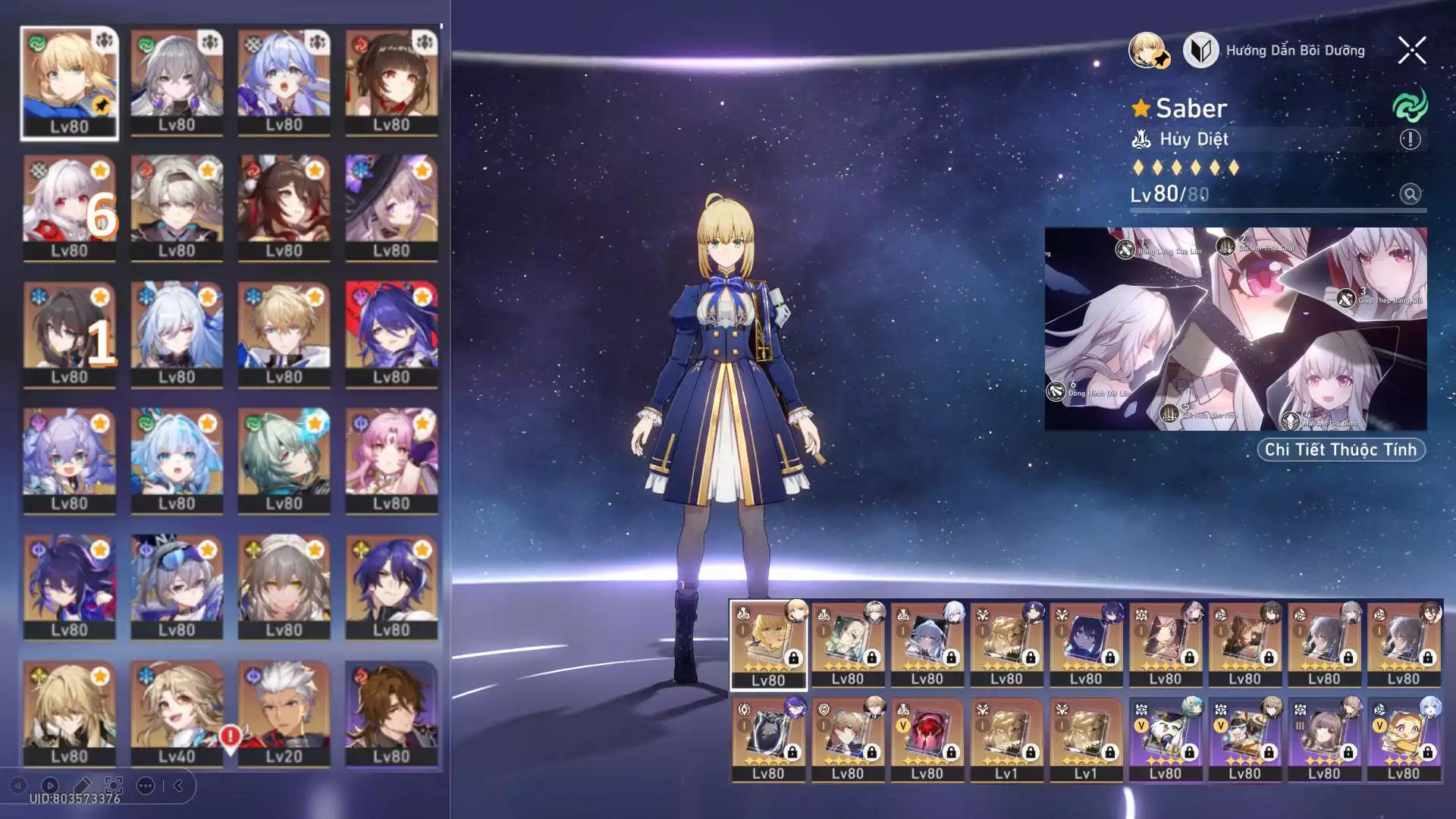Open the three-dots overlay menu
Image resolution: width=1456 pixels, height=819 pixels.
click(146, 786)
